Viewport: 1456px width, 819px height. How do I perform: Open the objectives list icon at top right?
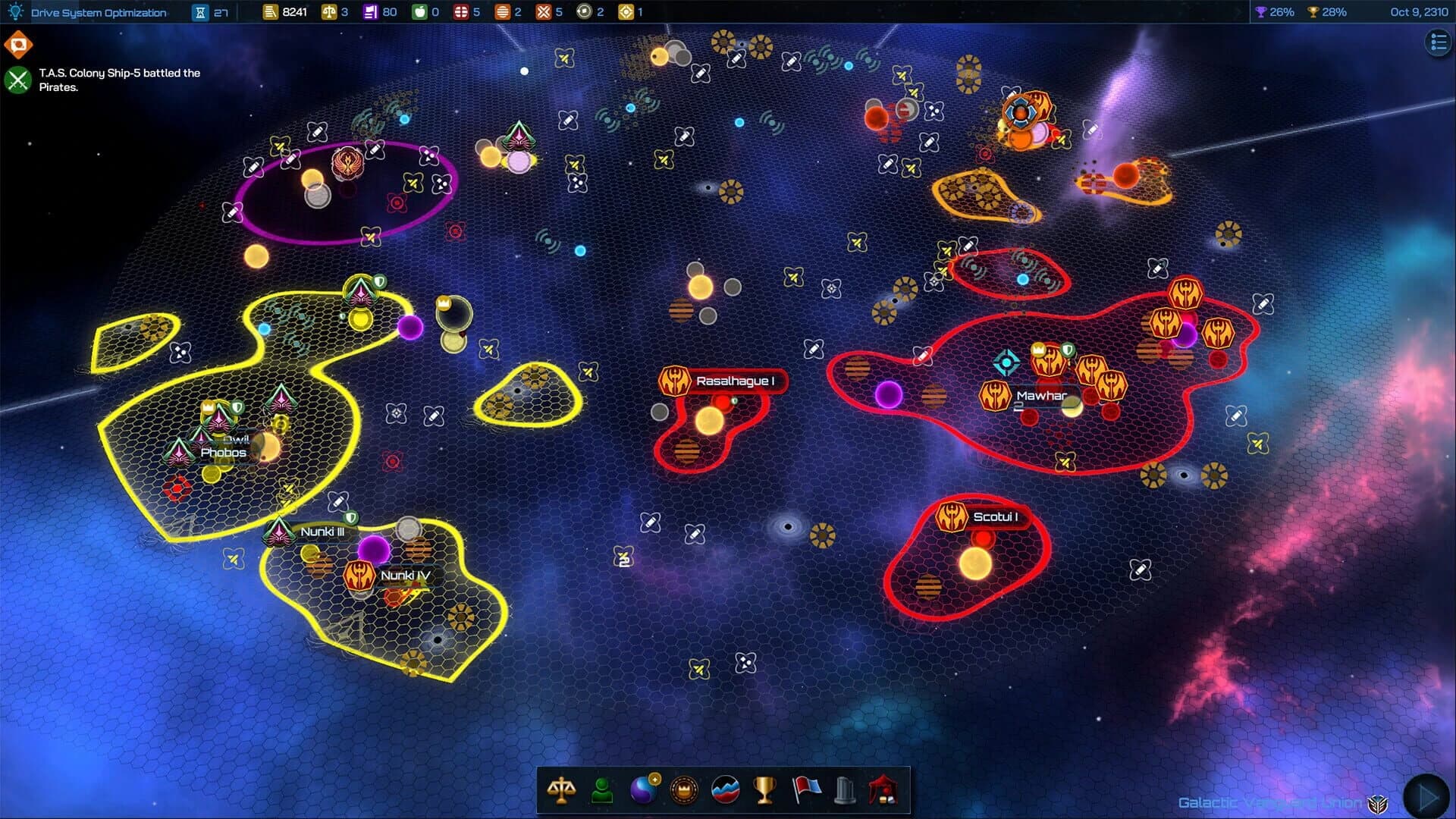coord(1437,42)
